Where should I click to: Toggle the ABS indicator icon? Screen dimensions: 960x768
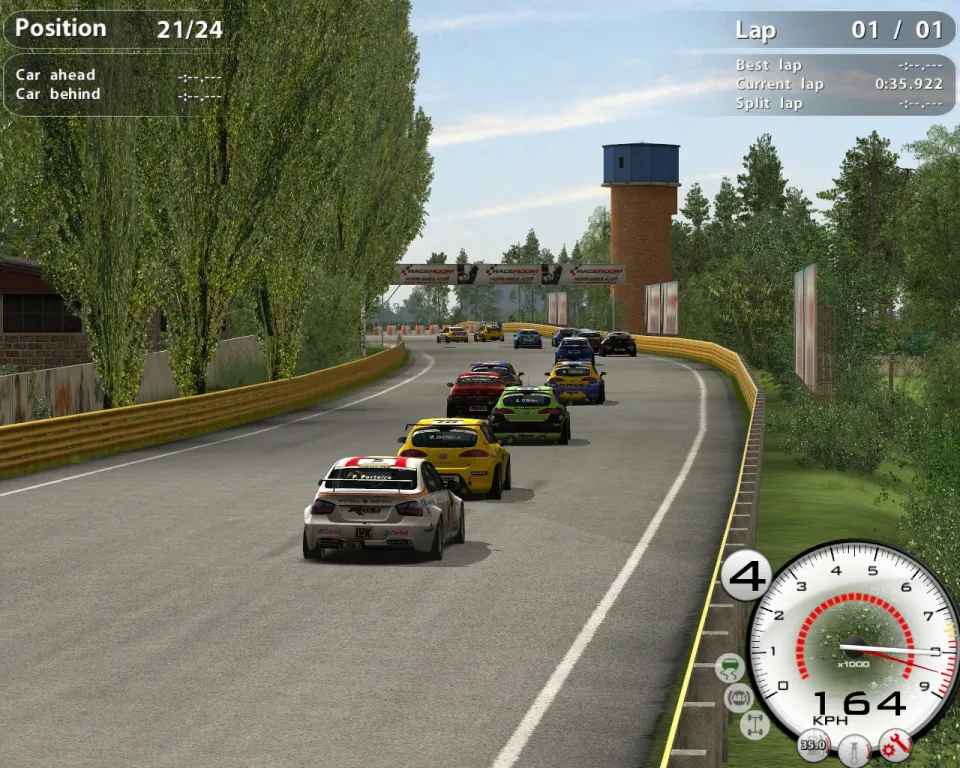click(x=740, y=697)
